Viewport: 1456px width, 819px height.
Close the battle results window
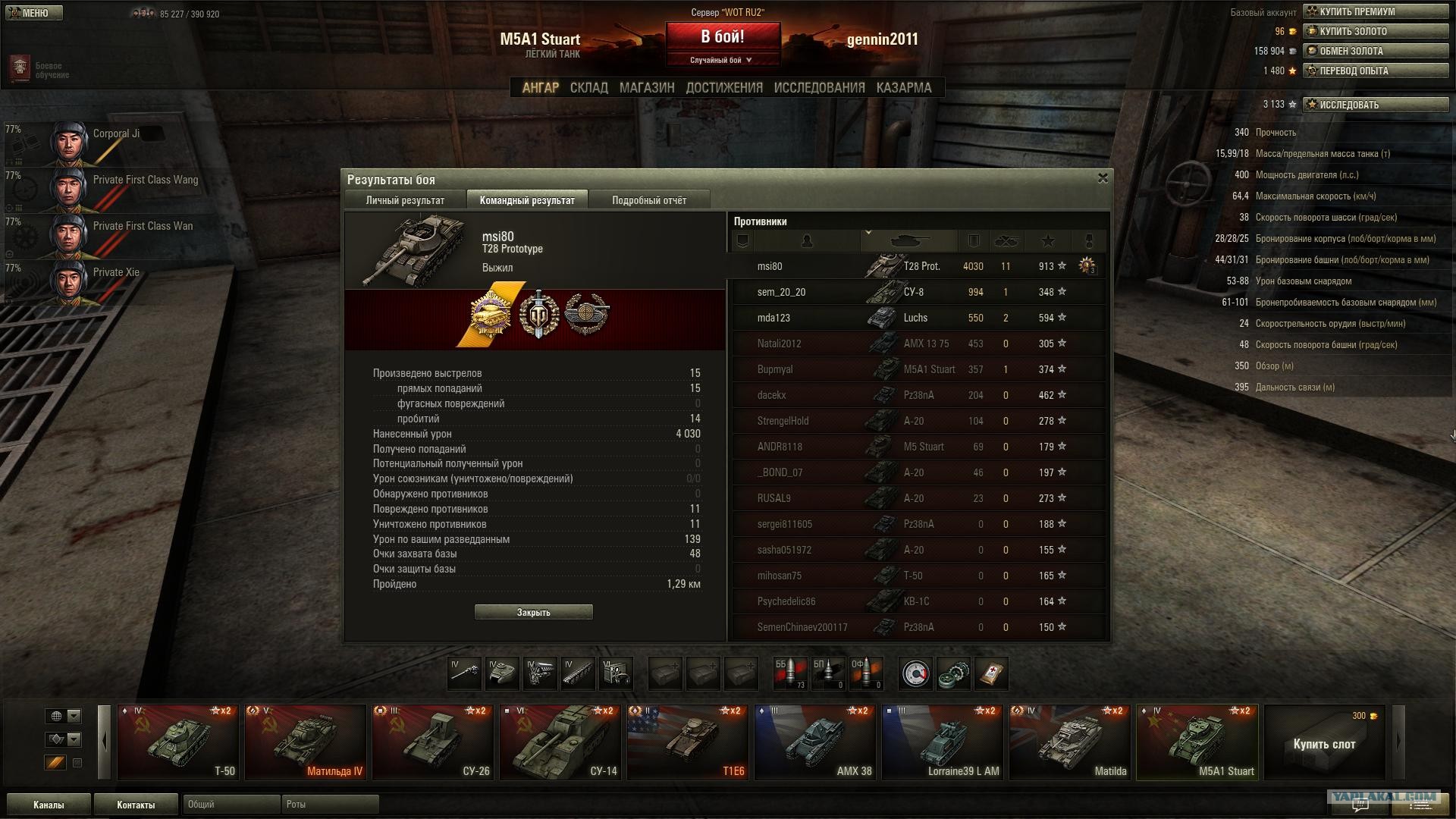[x=1103, y=178]
